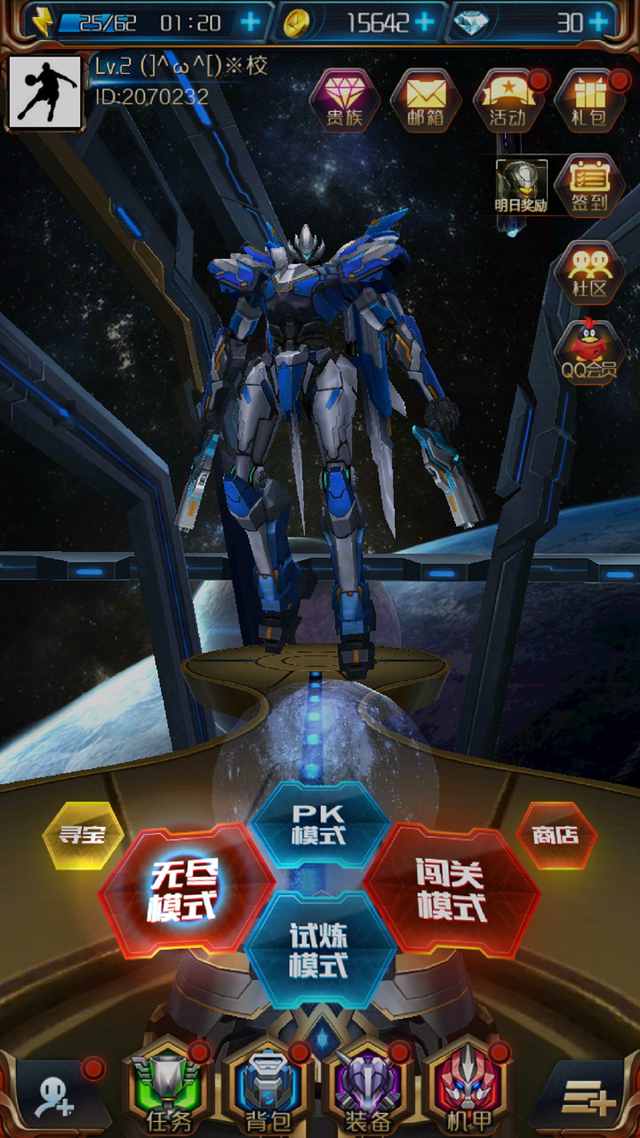Screen dimensions: 640x1138
Task: Start 闯关模式 stage mode
Action: [450, 889]
